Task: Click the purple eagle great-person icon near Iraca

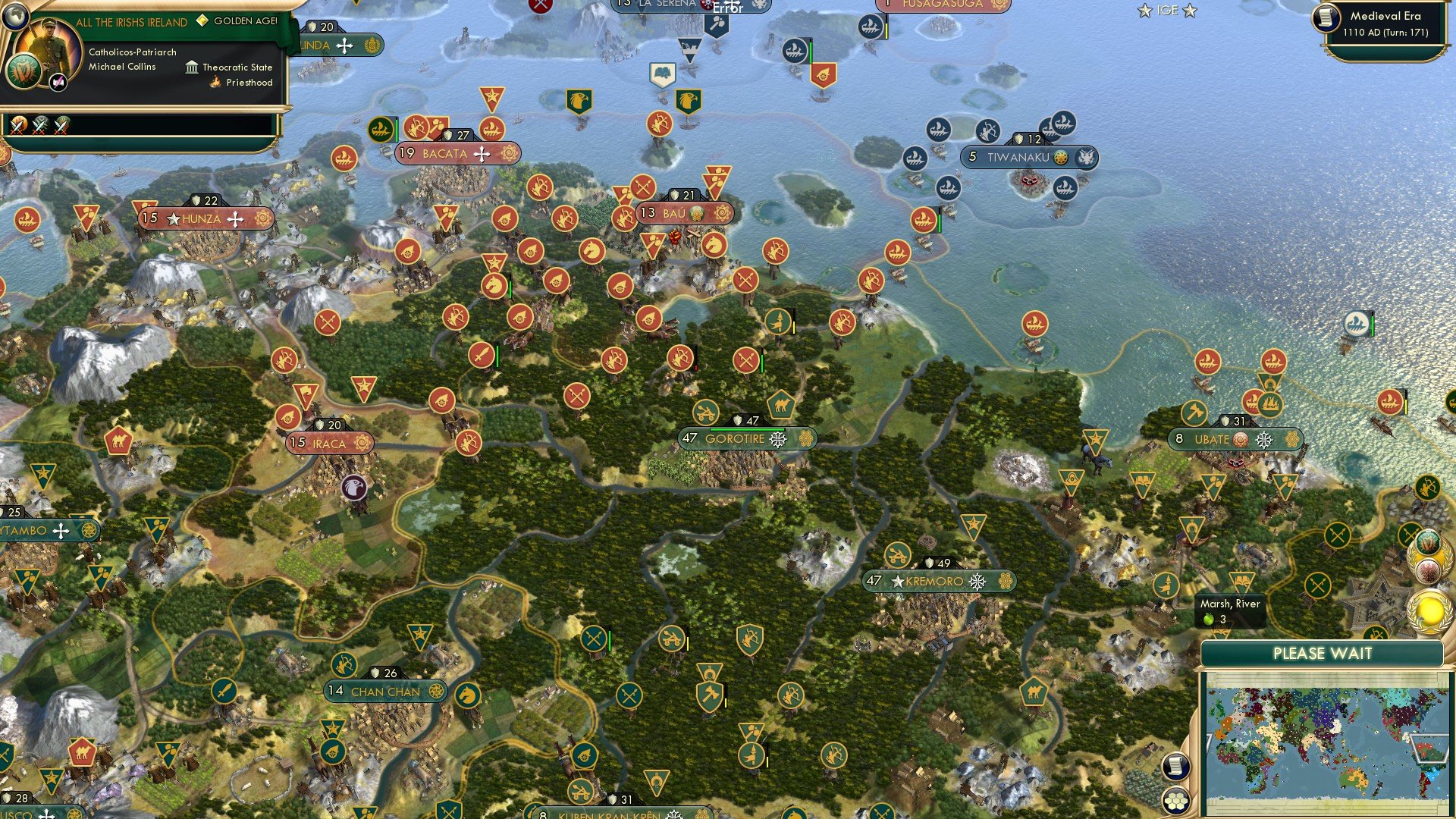Action: (x=353, y=488)
